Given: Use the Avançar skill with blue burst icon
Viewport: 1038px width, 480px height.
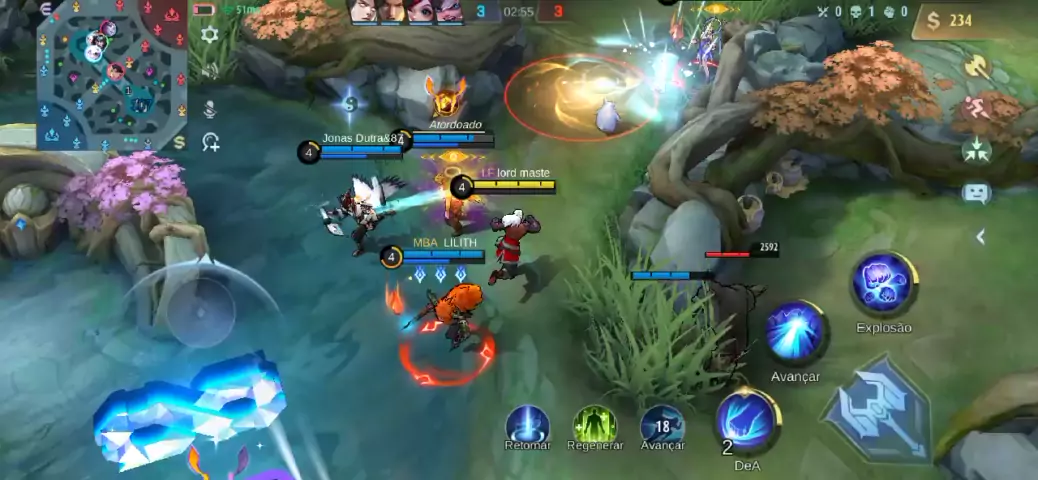Looking at the screenshot, I should [796, 334].
